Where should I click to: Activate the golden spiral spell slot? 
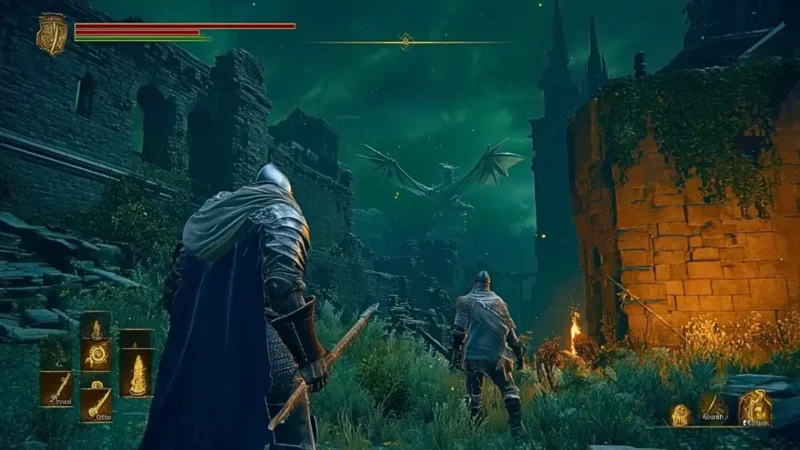point(97,355)
